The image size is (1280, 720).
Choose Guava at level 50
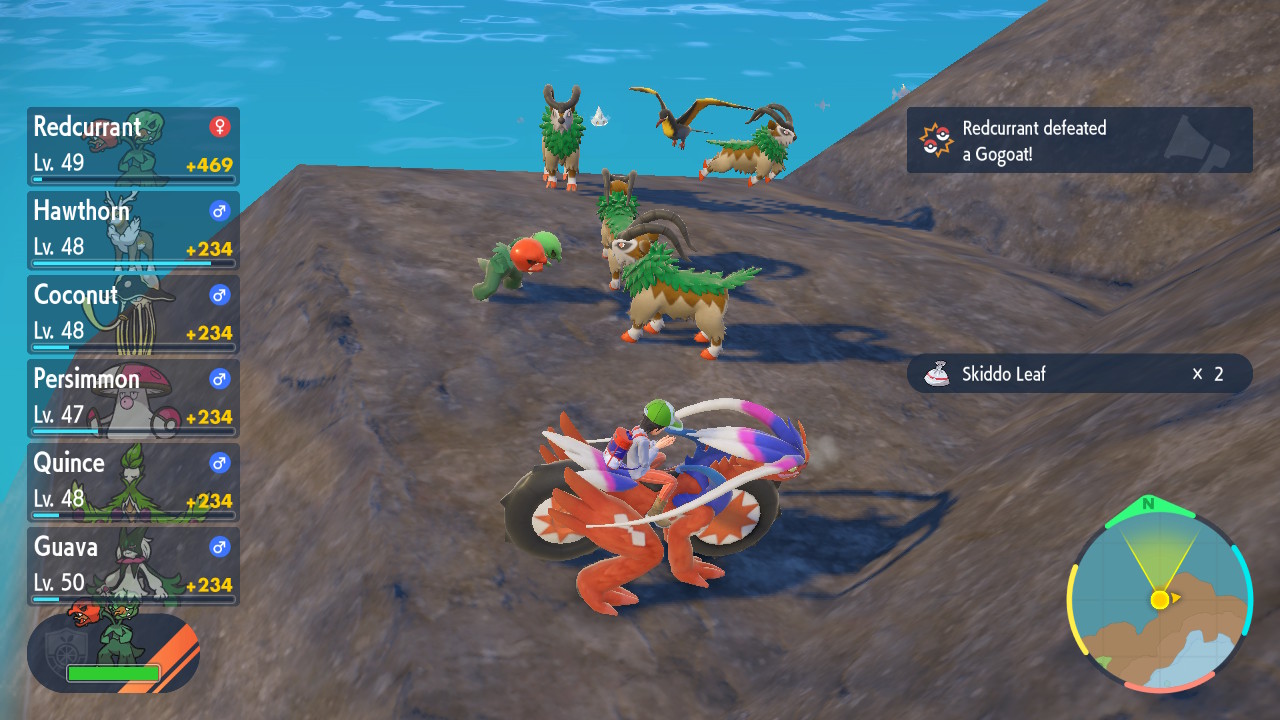(x=133, y=566)
